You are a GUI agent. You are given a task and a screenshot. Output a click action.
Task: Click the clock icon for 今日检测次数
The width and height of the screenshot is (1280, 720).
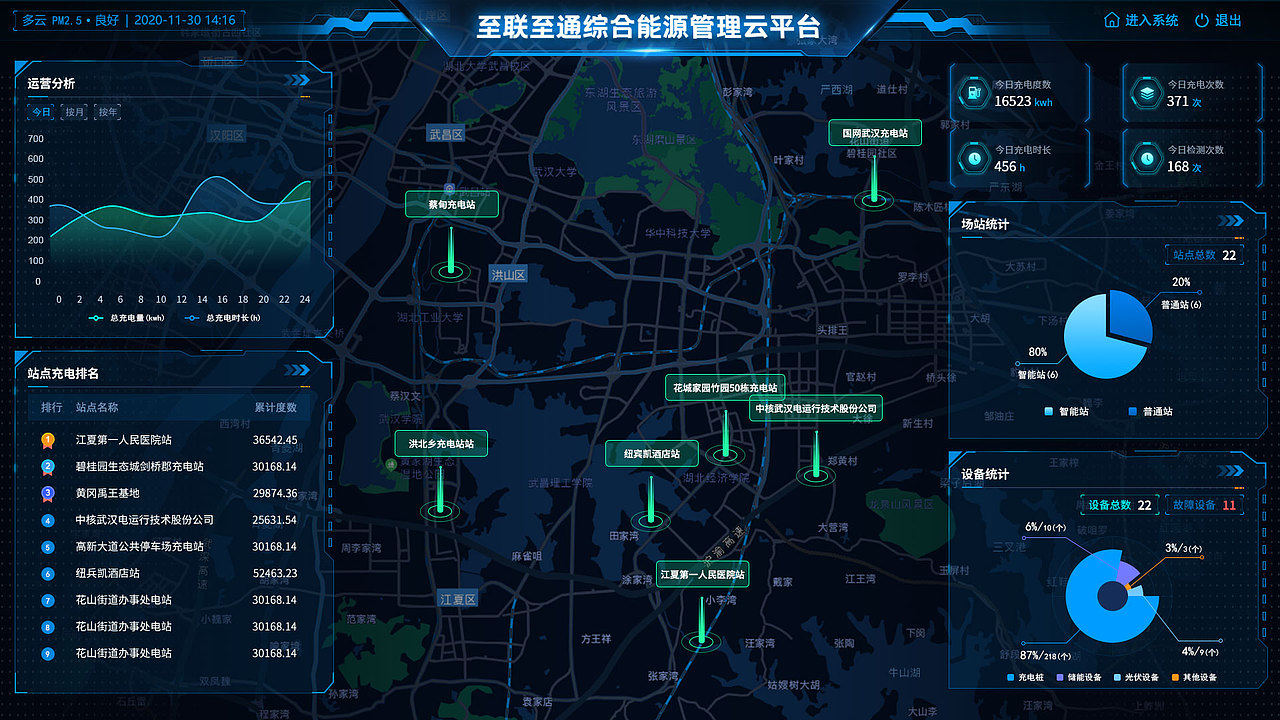[1147, 160]
